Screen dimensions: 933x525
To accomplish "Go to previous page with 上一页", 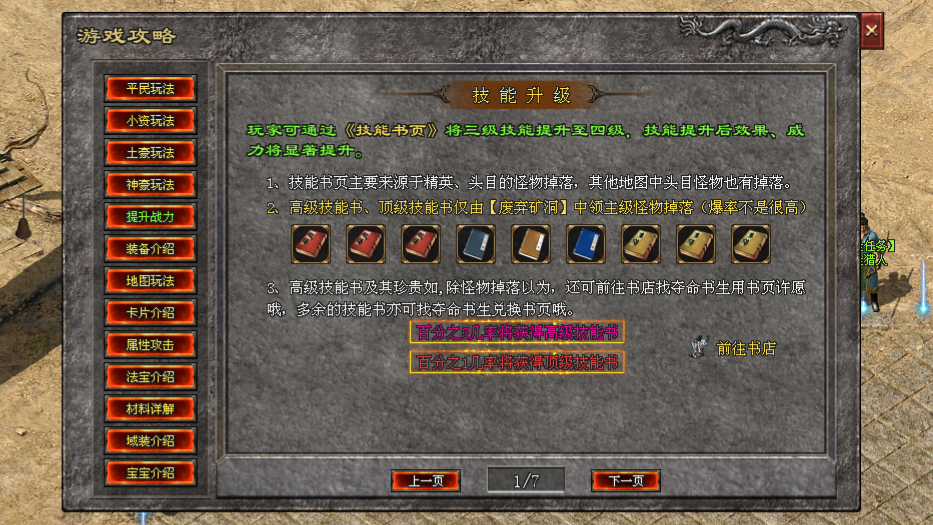I will (425, 481).
